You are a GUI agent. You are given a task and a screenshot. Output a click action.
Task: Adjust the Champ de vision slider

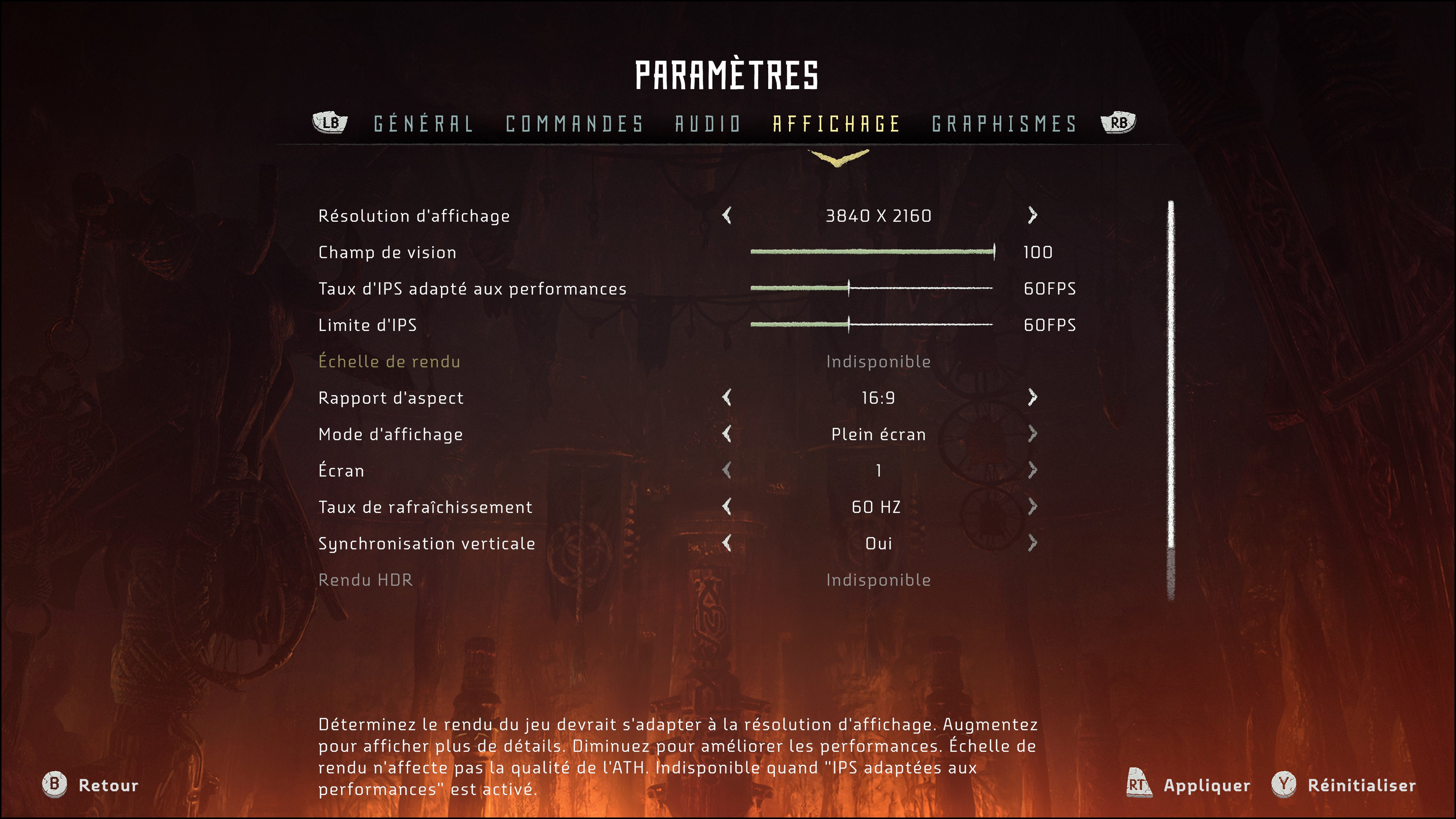(x=872, y=251)
